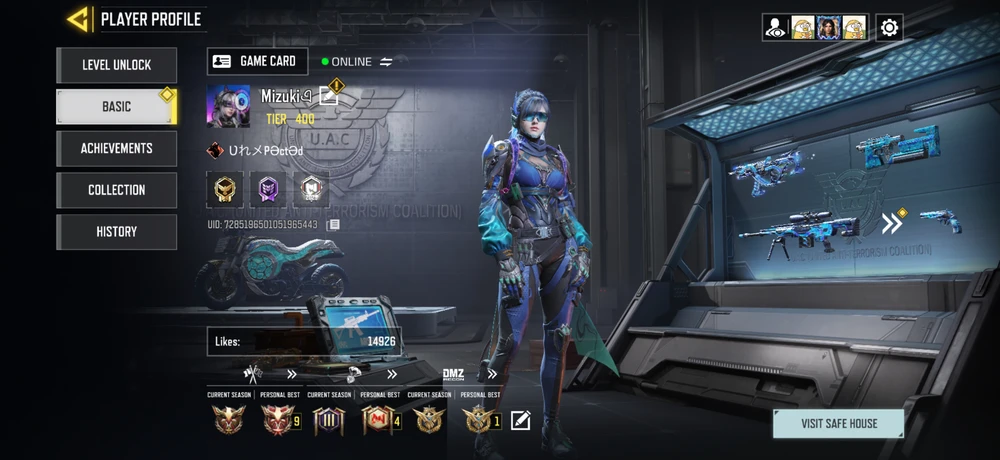Image resolution: width=1000 pixels, height=460 pixels.
Task: Edit the player name
Action: pyautogui.click(x=329, y=96)
